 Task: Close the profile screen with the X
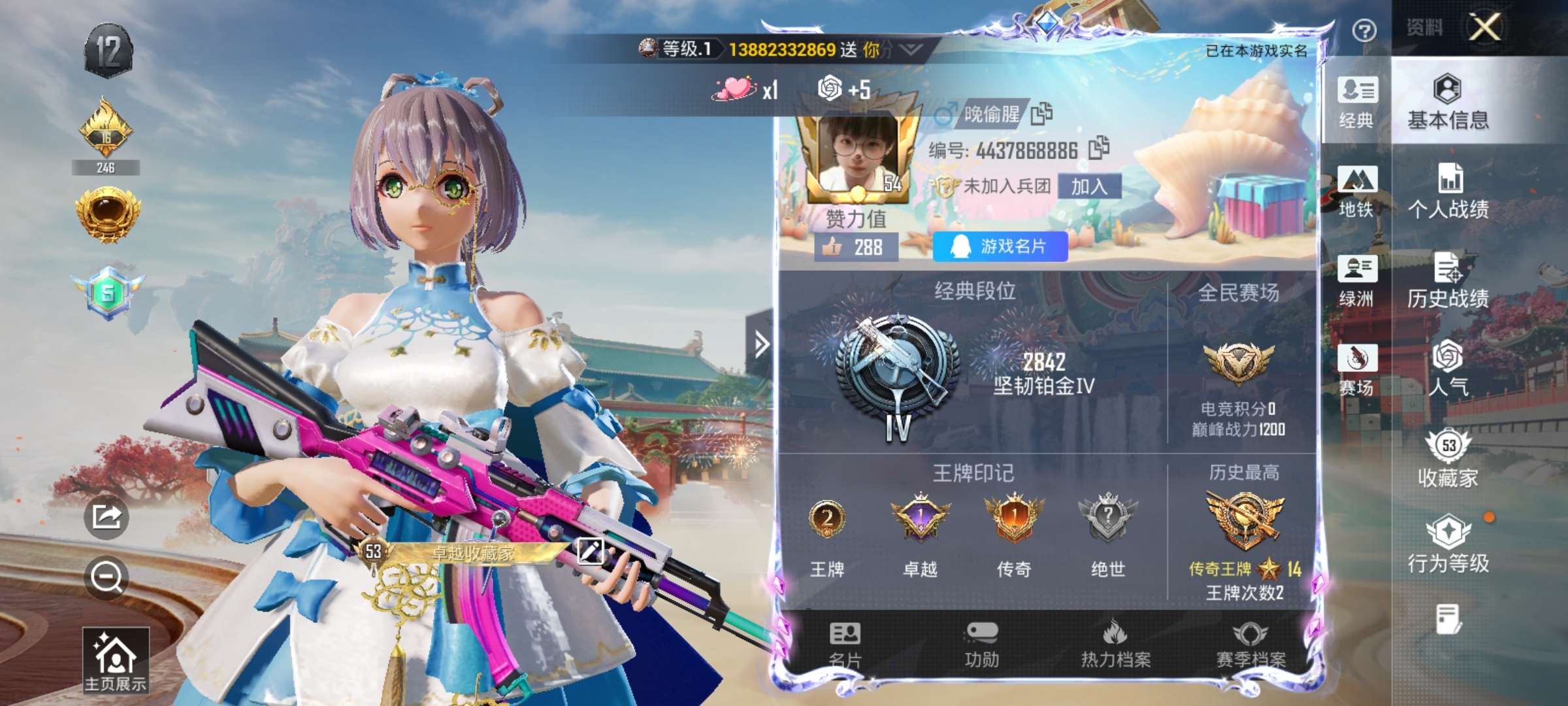[1485, 28]
